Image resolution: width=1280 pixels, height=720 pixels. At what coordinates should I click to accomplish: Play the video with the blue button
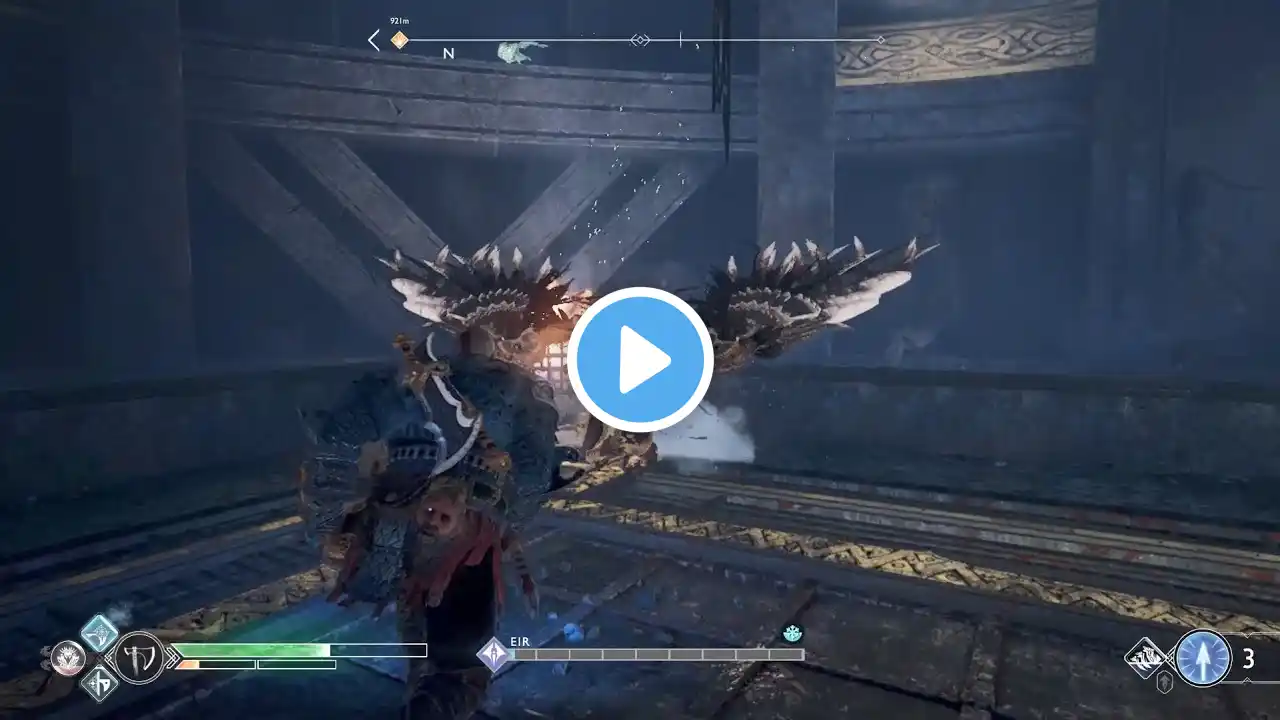640,360
